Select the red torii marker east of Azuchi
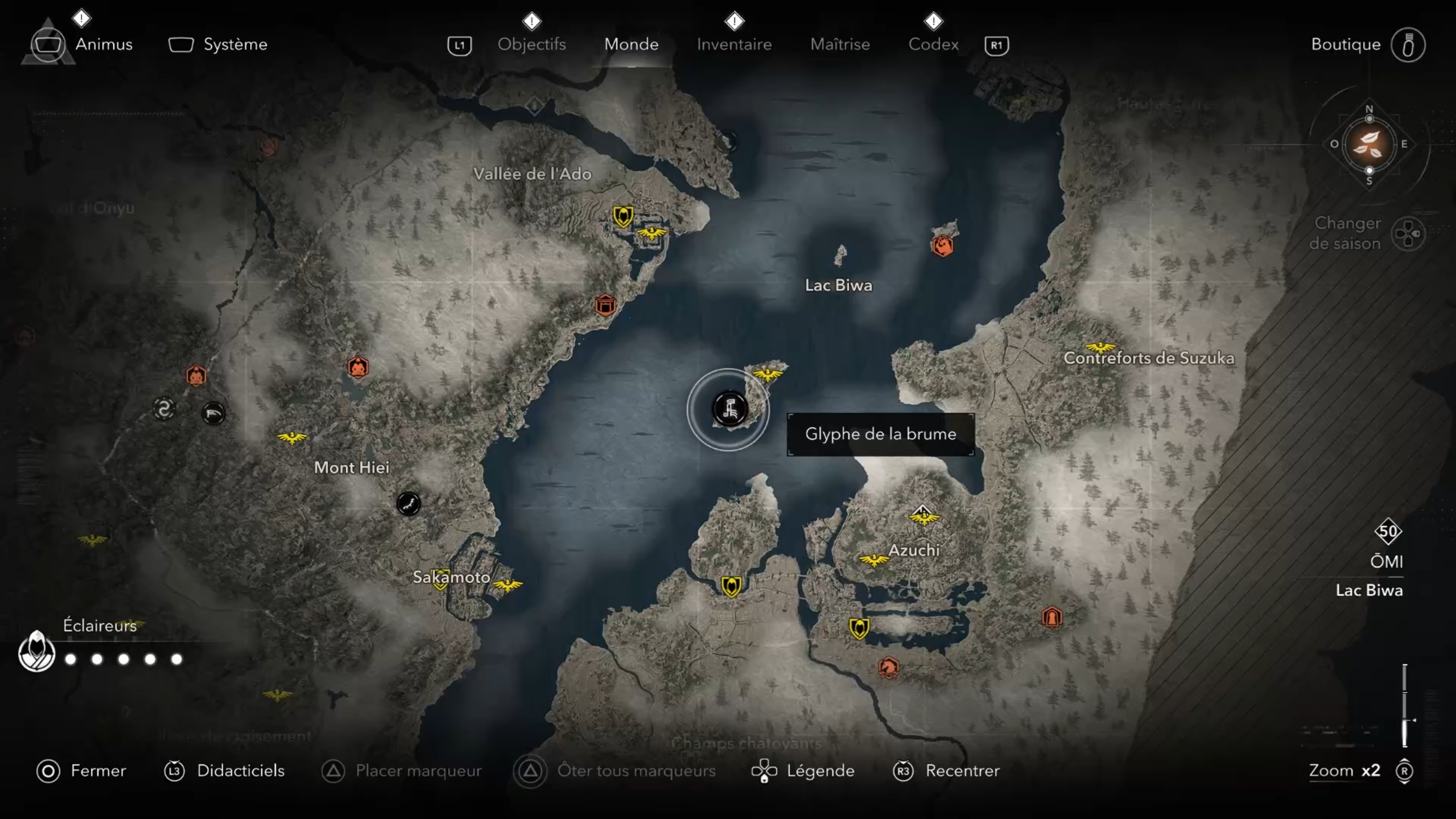 1051,617
